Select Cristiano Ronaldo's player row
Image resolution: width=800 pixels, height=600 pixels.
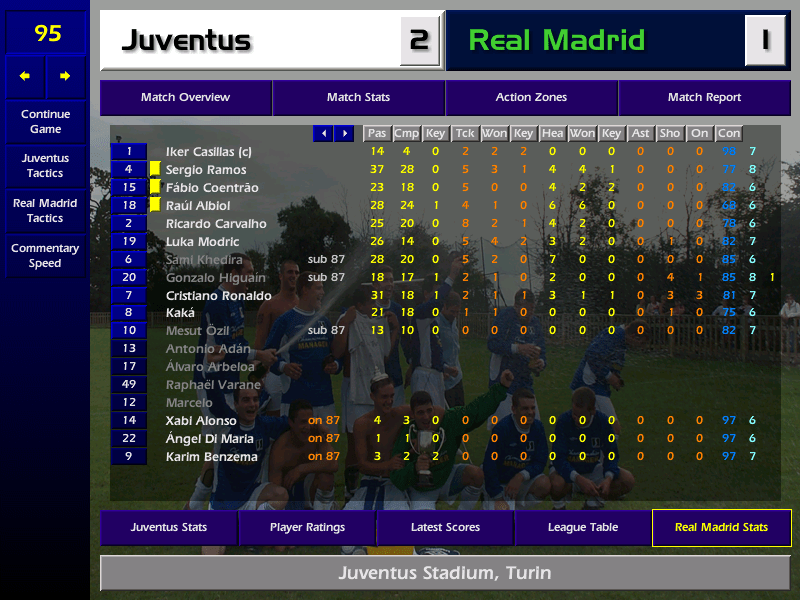(x=218, y=296)
